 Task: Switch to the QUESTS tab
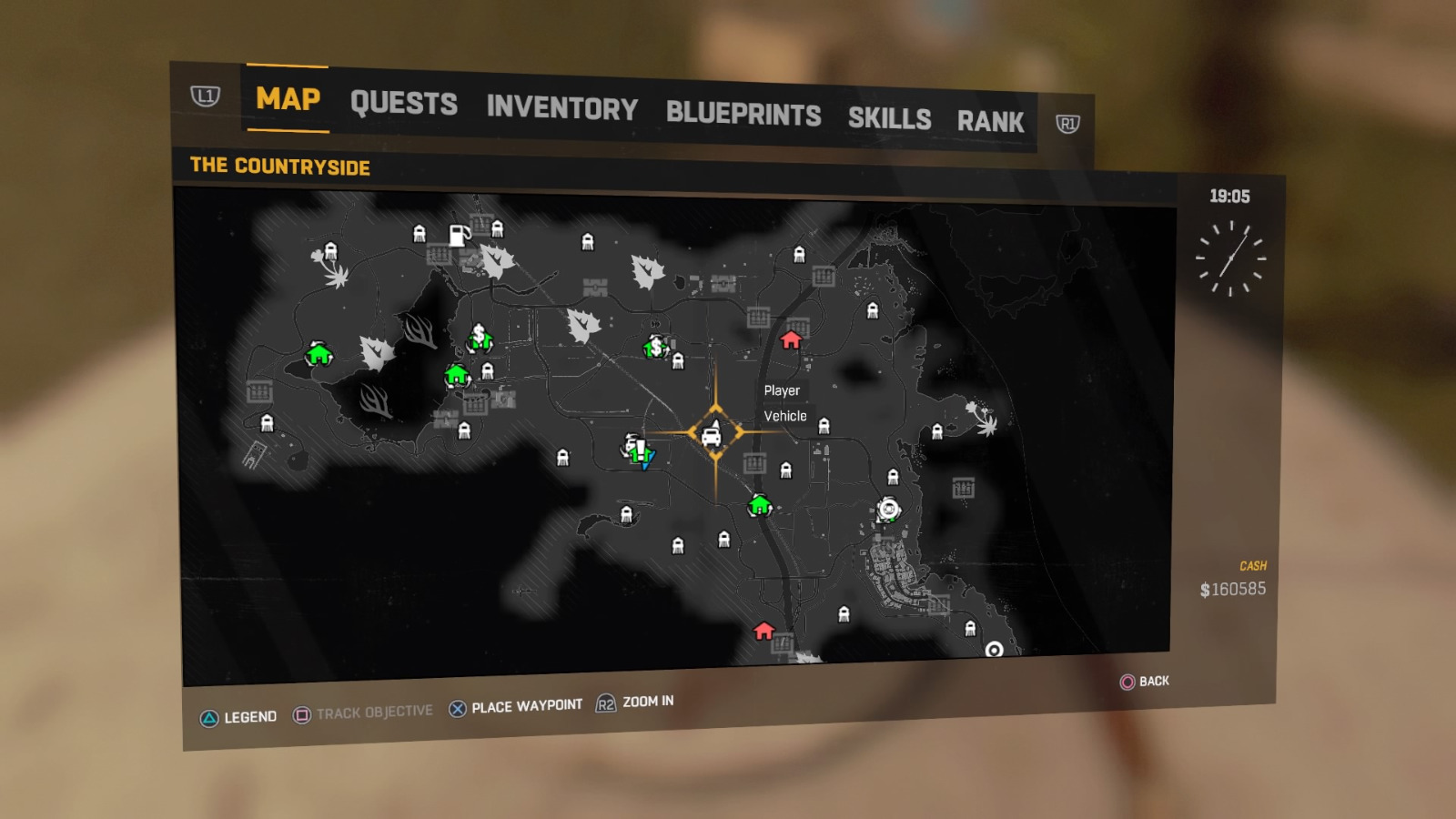pyautogui.click(x=404, y=104)
